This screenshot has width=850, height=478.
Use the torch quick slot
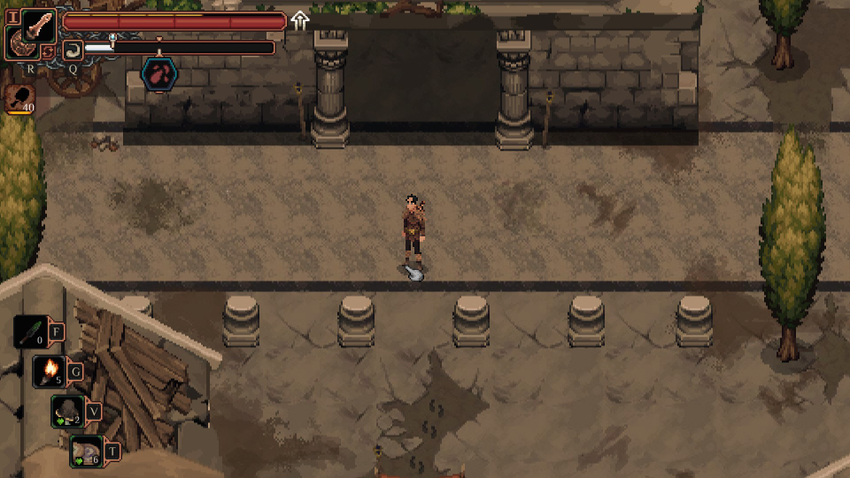49,371
